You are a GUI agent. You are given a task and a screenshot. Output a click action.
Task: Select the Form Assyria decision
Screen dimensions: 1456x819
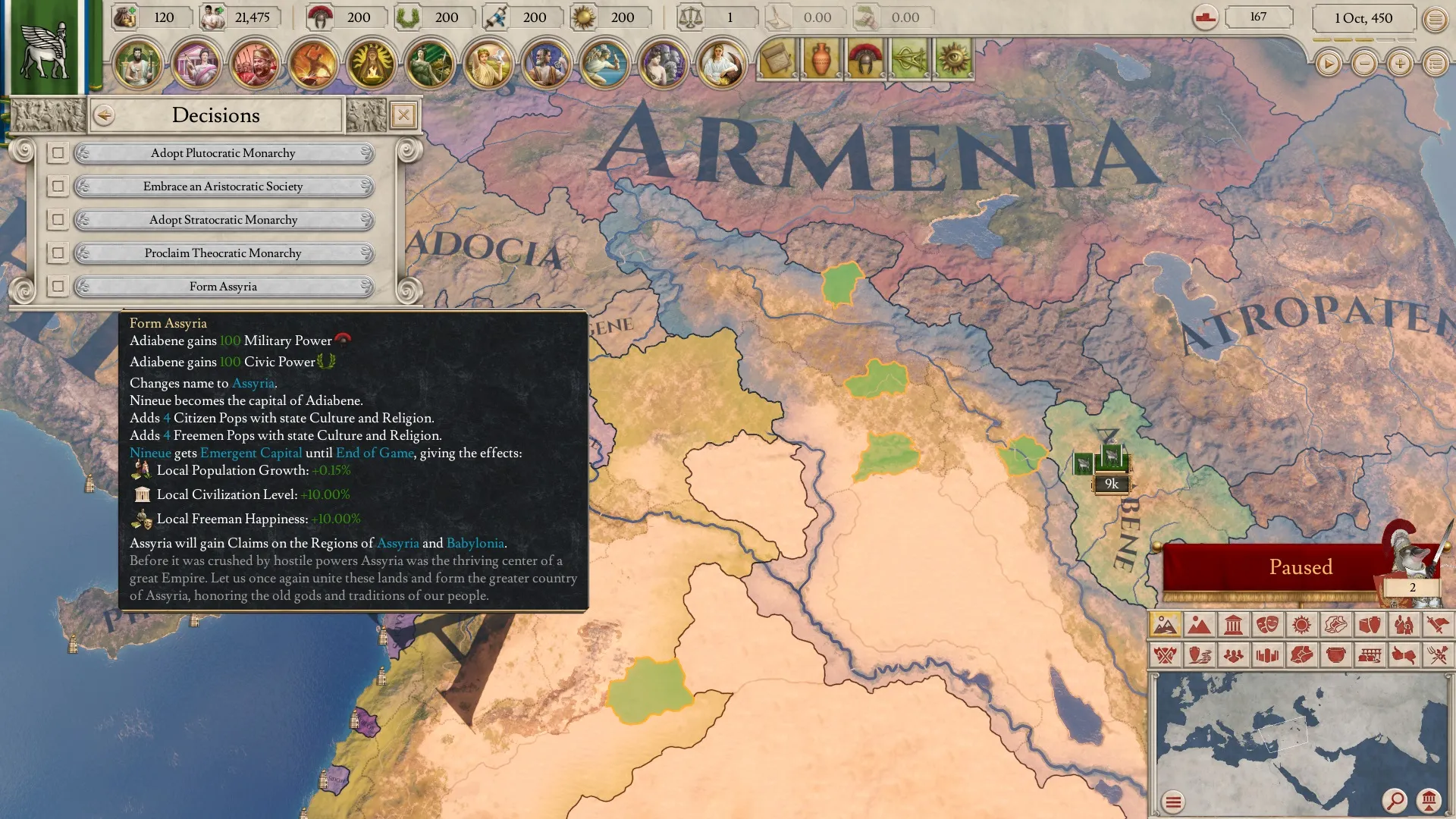(223, 287)
